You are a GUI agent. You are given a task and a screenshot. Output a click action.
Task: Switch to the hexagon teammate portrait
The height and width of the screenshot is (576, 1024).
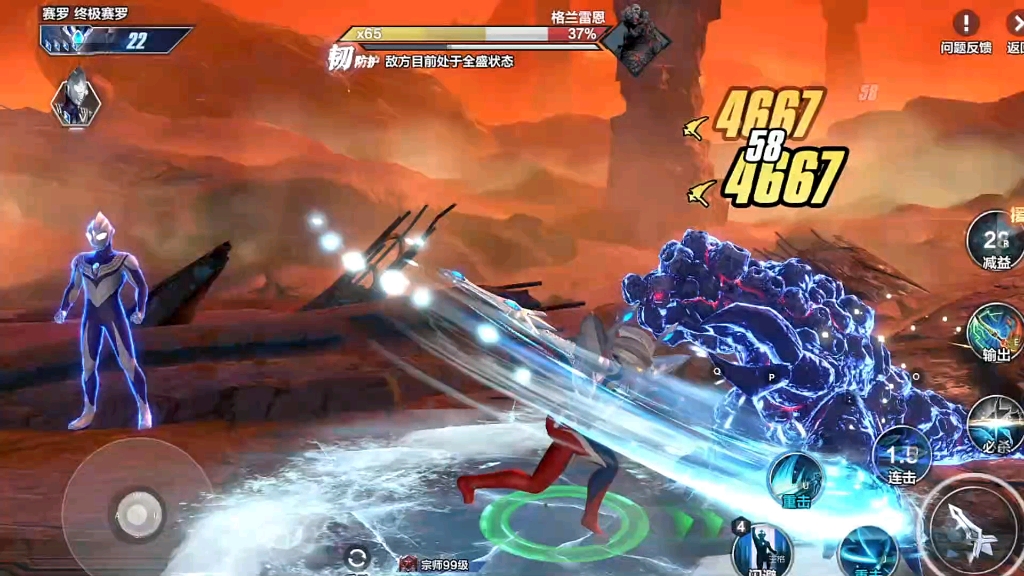point(76,98)
